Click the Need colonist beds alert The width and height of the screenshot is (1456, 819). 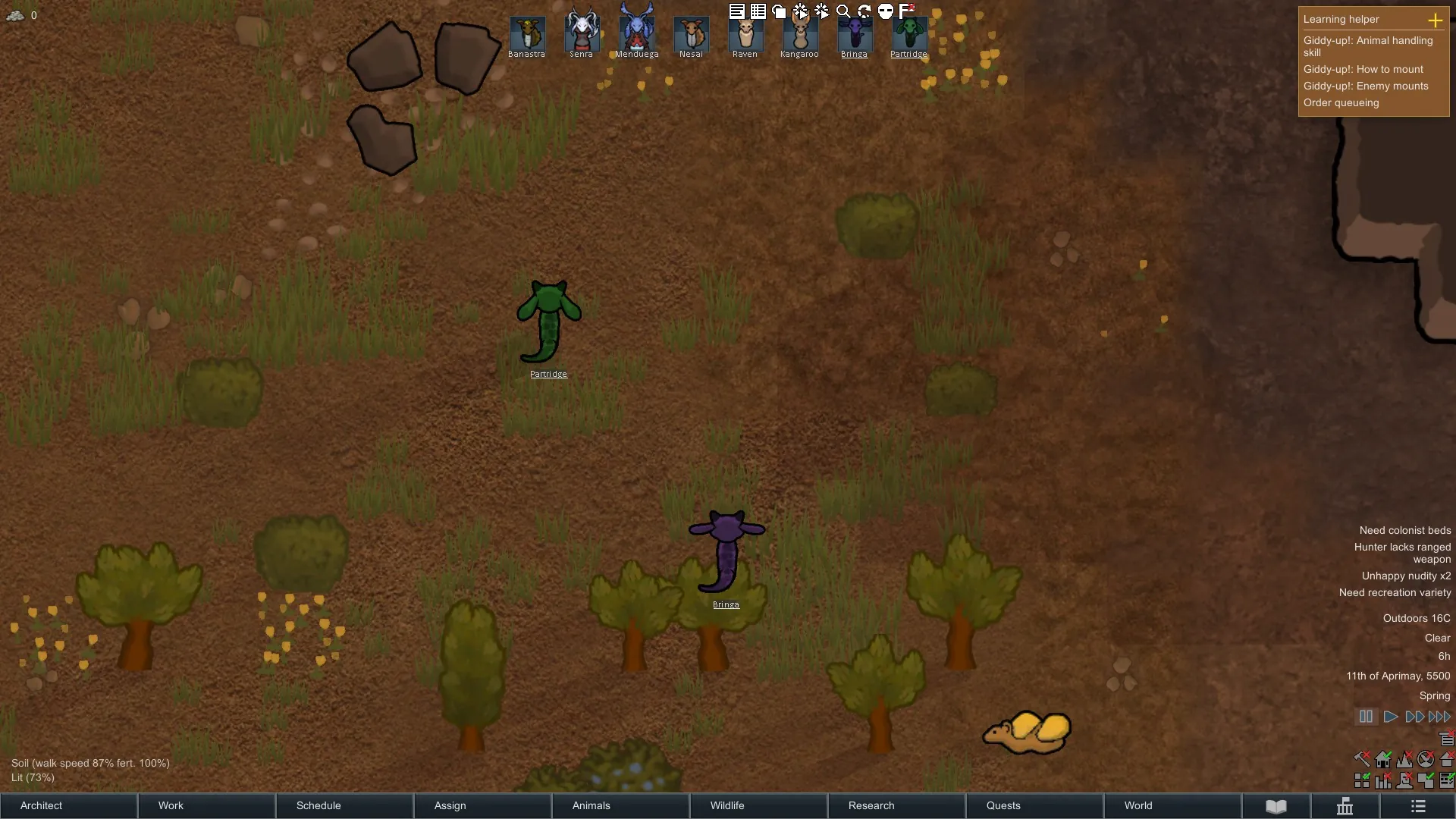point(1404,530)
